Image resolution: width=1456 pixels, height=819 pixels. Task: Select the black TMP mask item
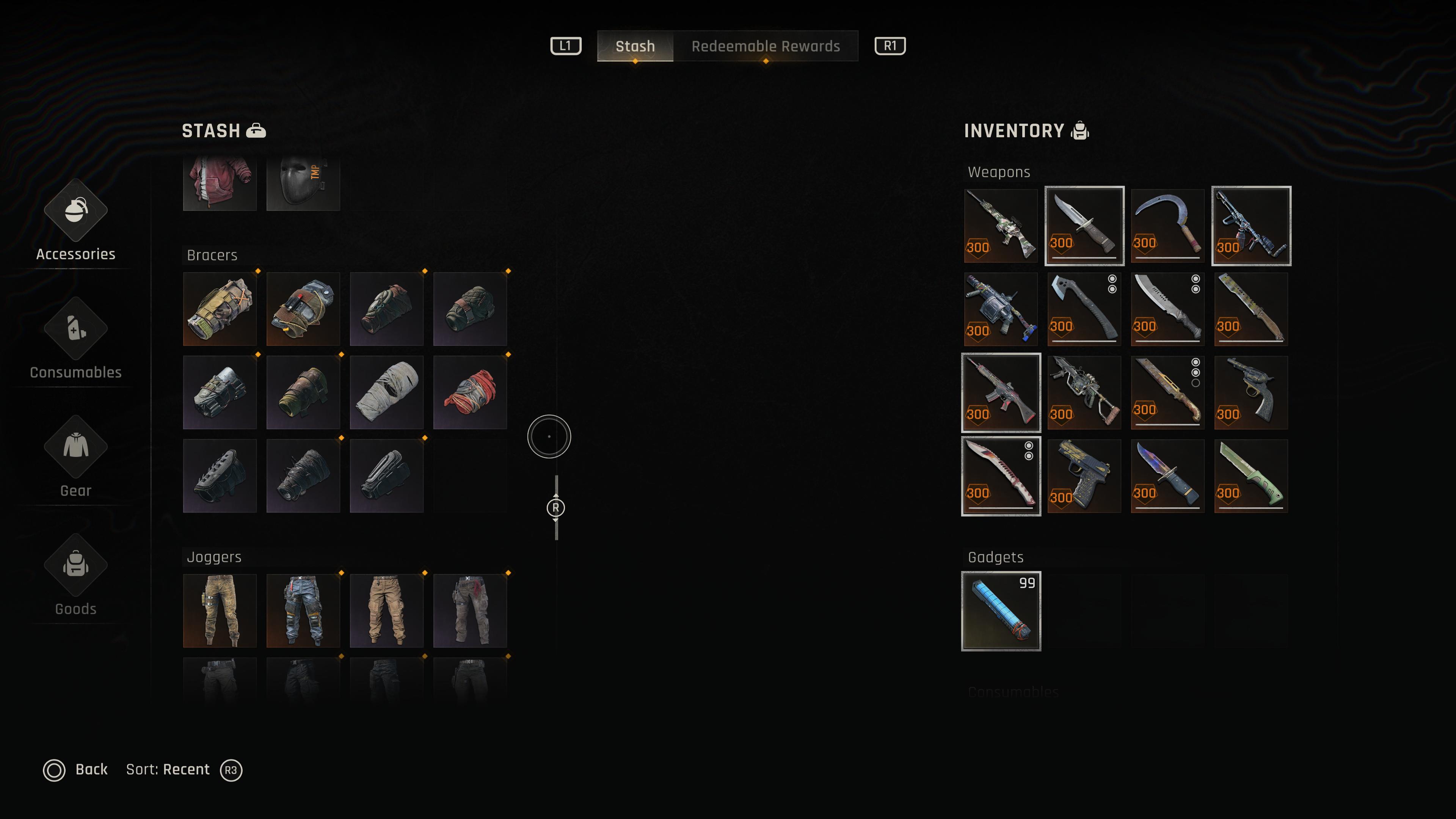[x=303, y=182]
